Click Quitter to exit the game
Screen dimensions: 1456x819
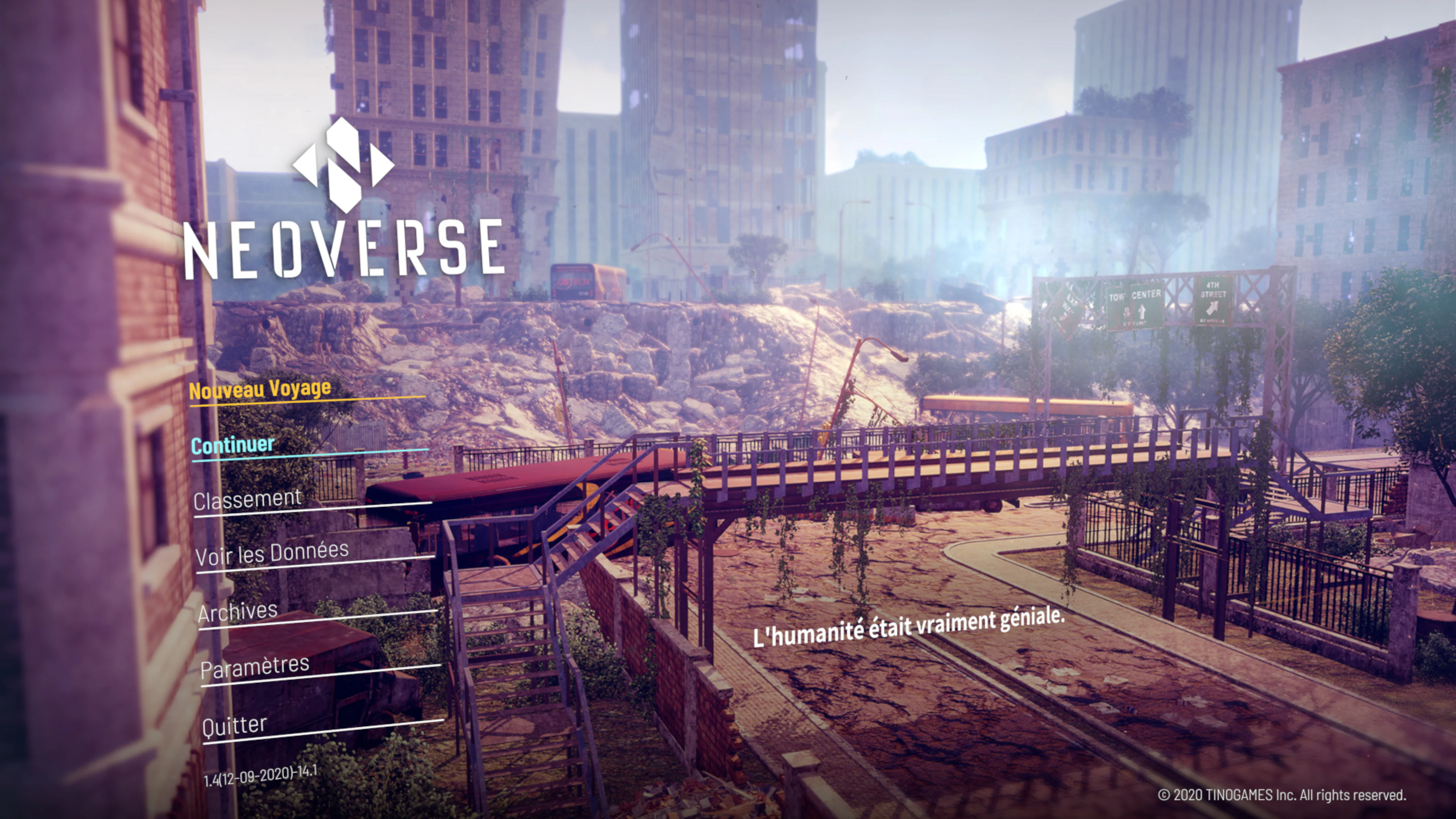click(234, 725)
